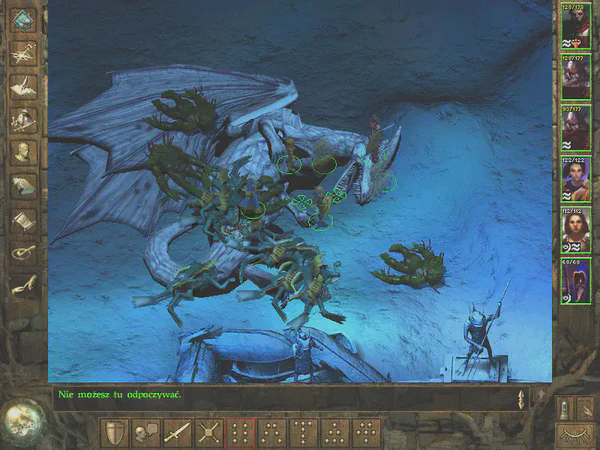This screenshot has width=600, height=450.
Task: Click the blue gem return-to-game icon
Action: tap(24, 19)
